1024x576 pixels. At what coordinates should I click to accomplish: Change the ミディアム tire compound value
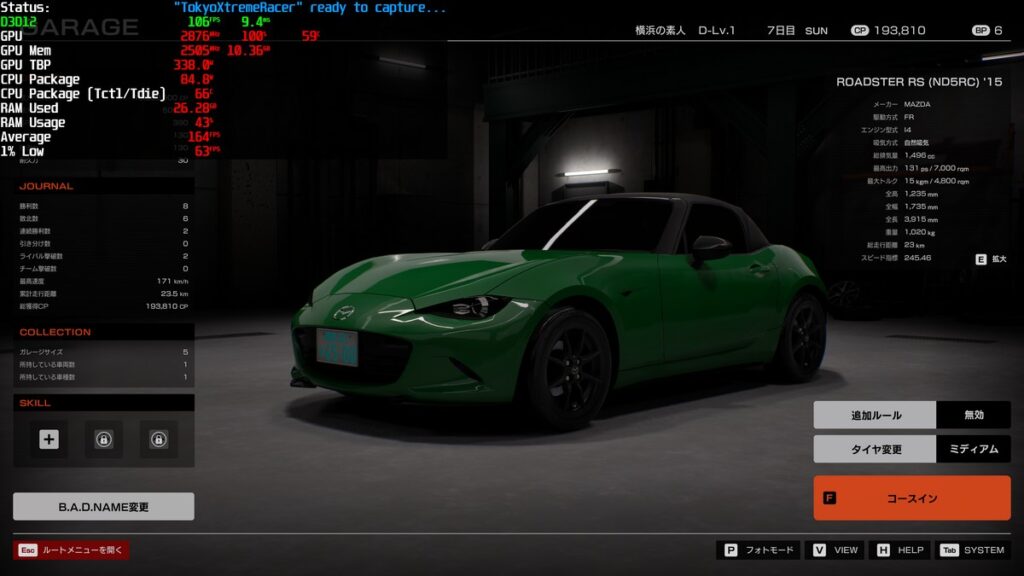point(973,449)
